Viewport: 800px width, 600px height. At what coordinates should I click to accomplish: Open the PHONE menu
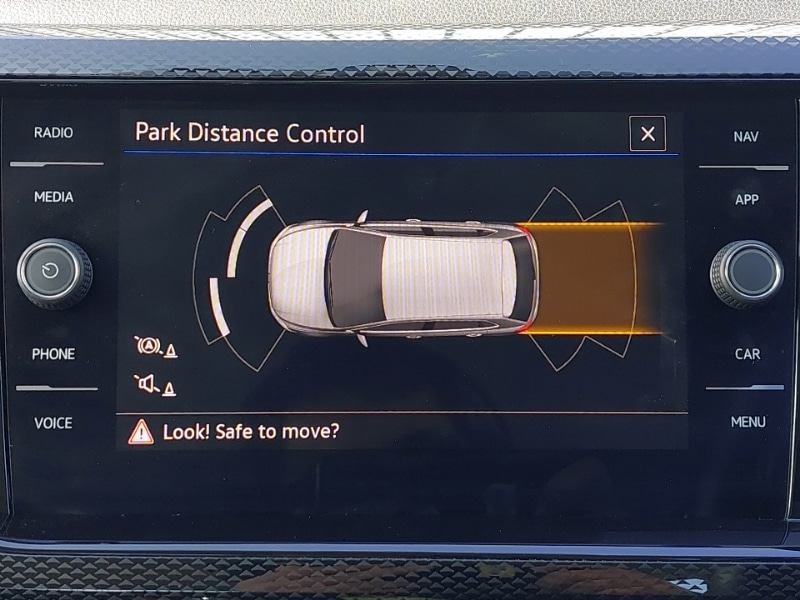pos(53,354)
